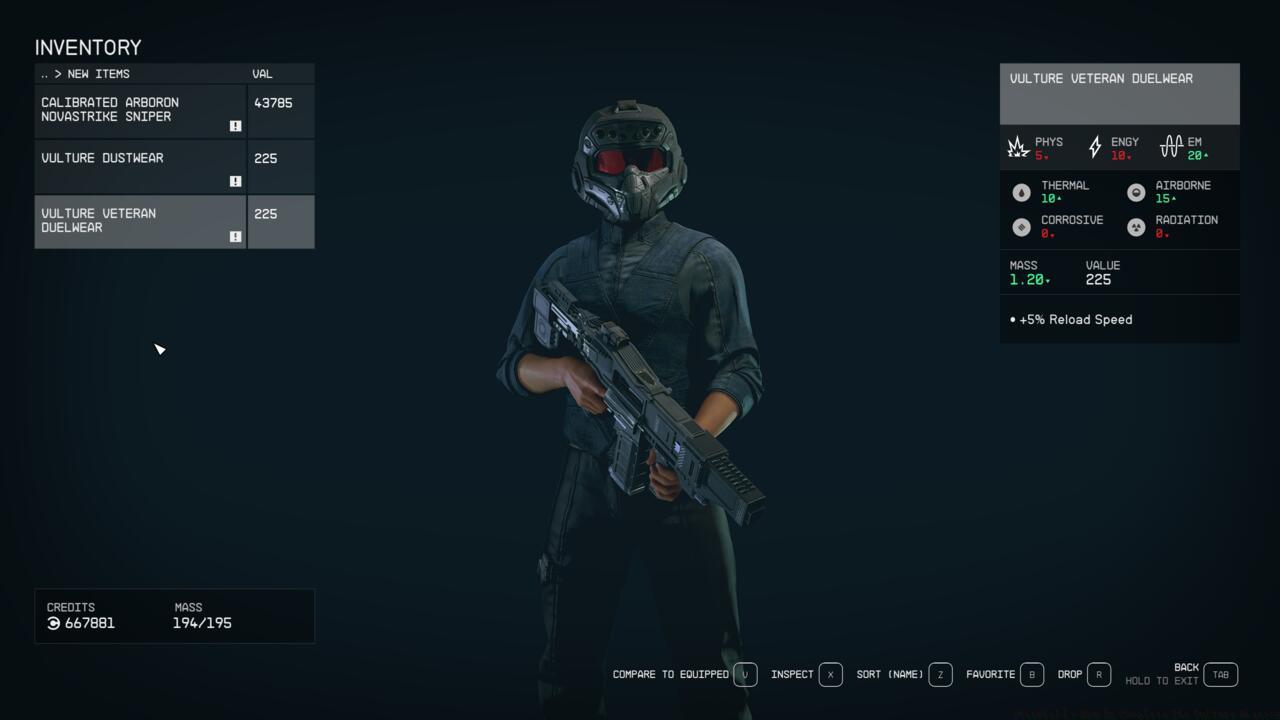Click the Radiation resistance icon
This screenshot has width=1280, height=720.
1136,227
